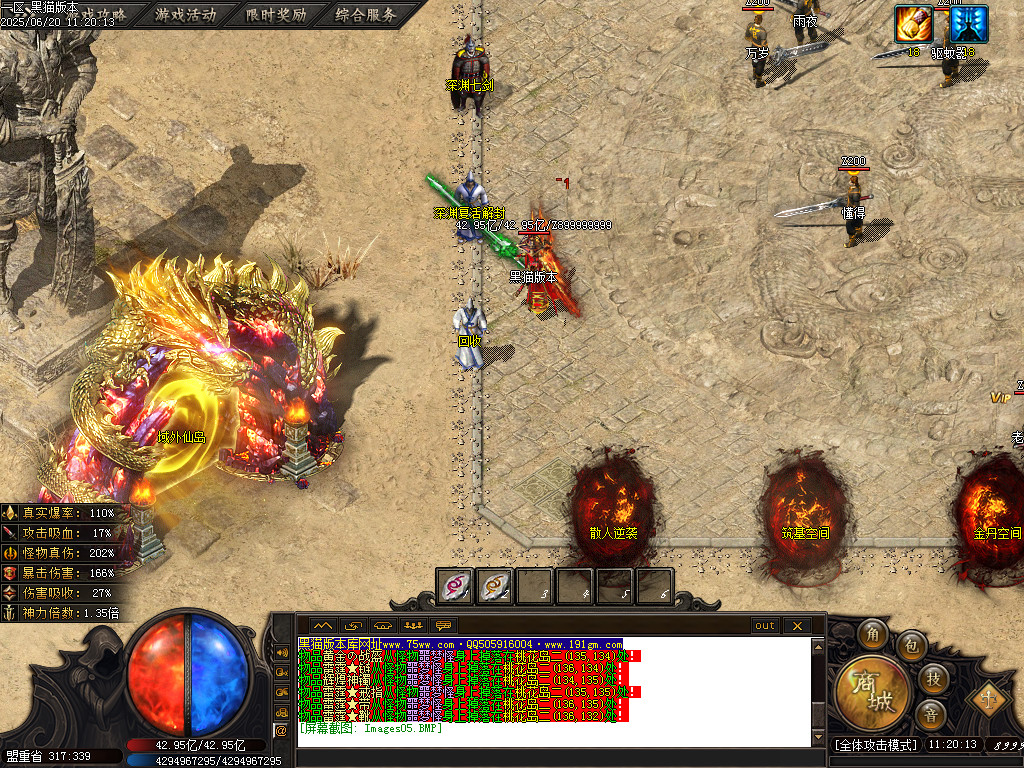Image resolution: width=1024 pixels, height=768 pixels.
Task: Open the 游戏活动 events menu
Action: [x=186, y=15]
